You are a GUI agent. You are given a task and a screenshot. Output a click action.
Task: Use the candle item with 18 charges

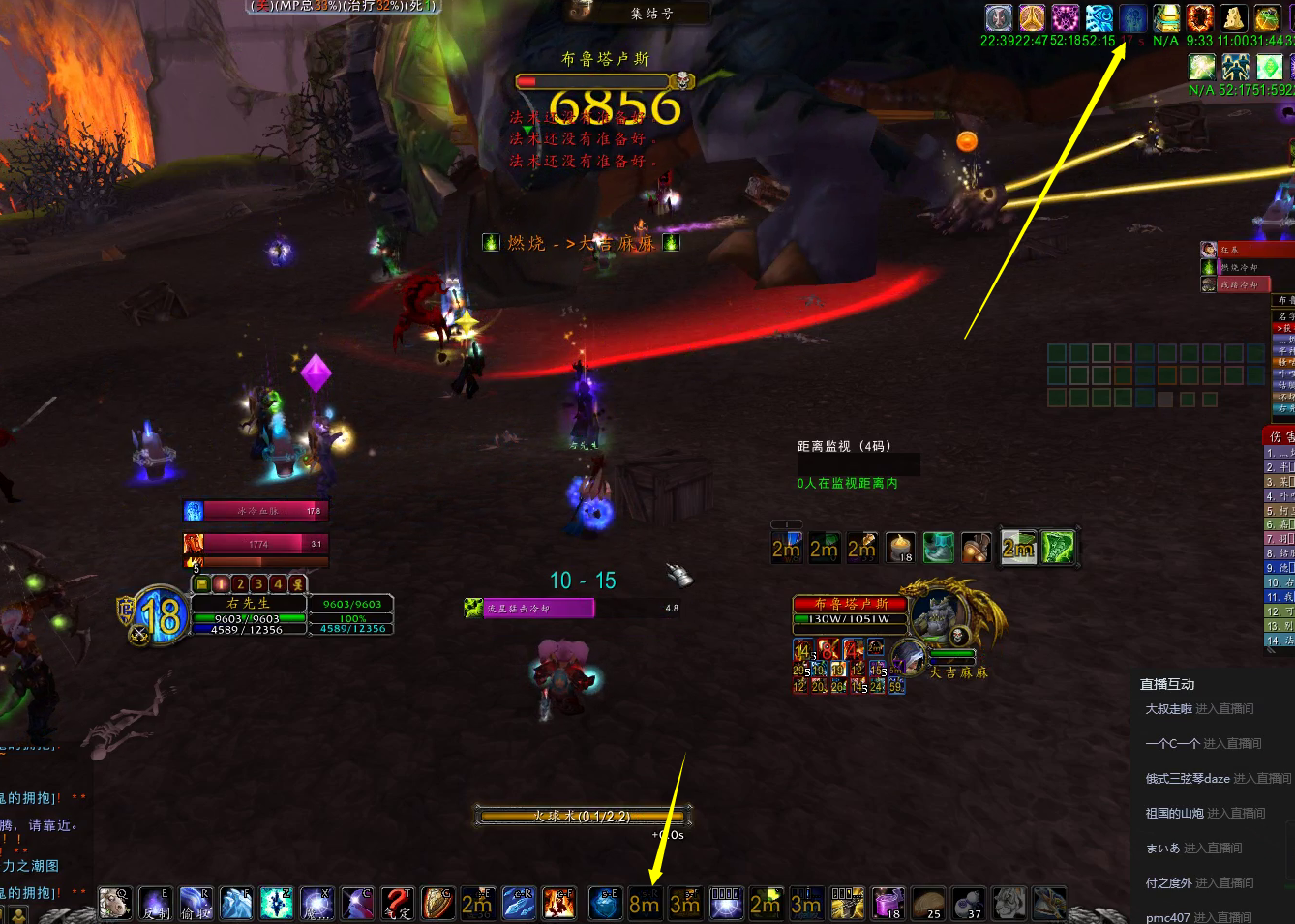pyautogui.click(x=900, y=548)
